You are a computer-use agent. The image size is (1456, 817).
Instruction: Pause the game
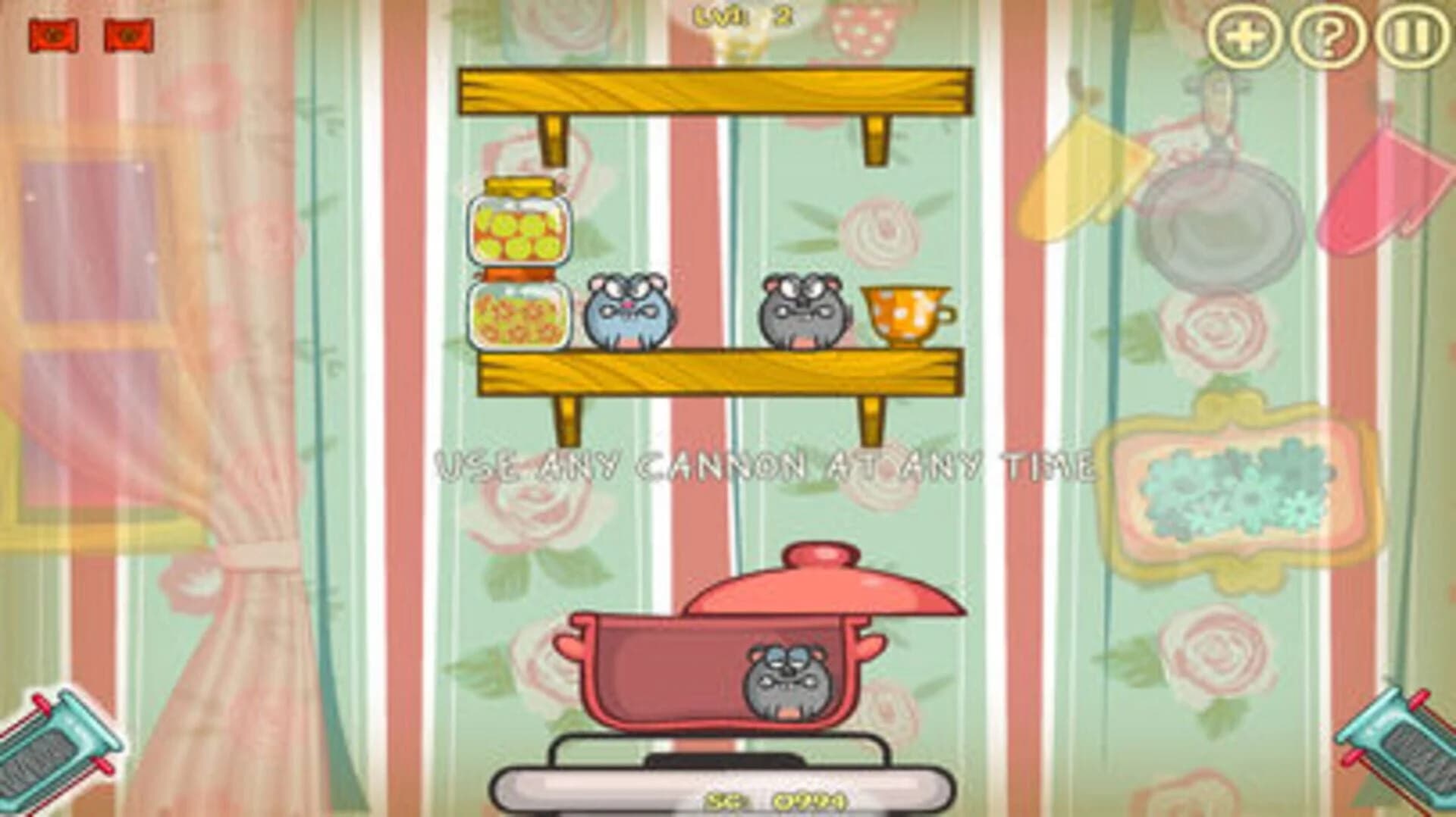[x=1410, y=36]
